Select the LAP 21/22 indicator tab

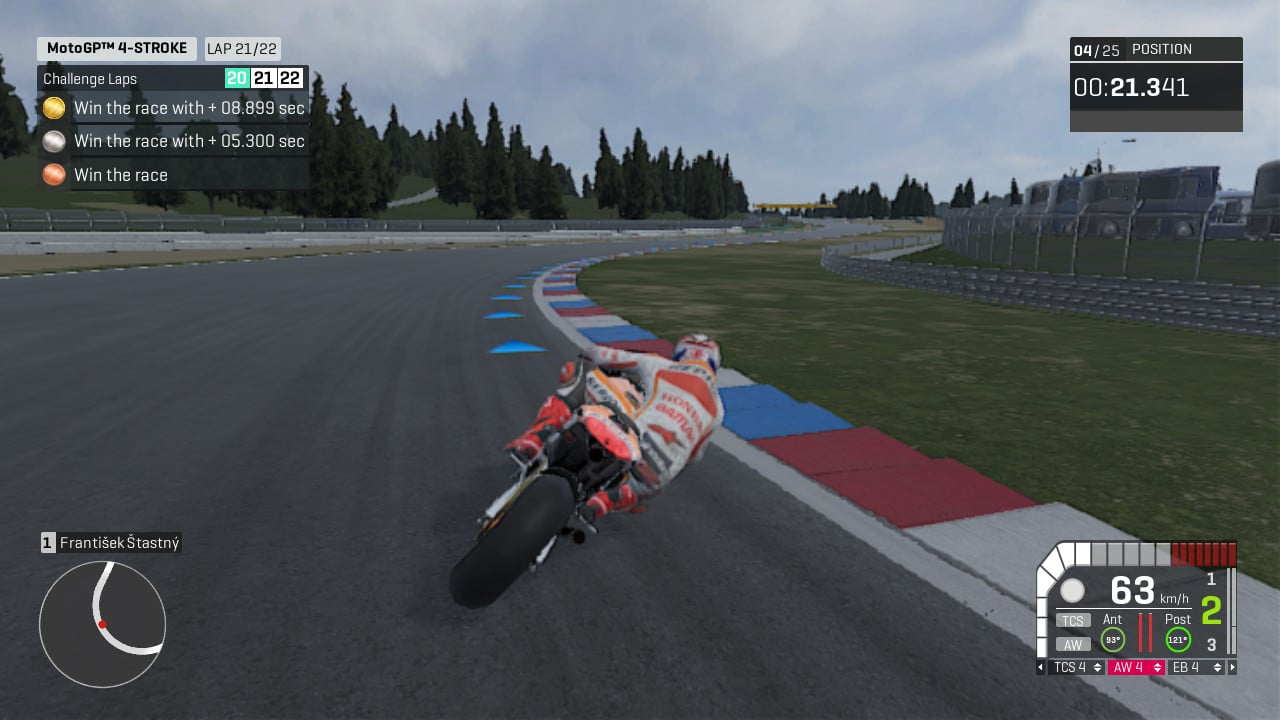coord(242,48)
